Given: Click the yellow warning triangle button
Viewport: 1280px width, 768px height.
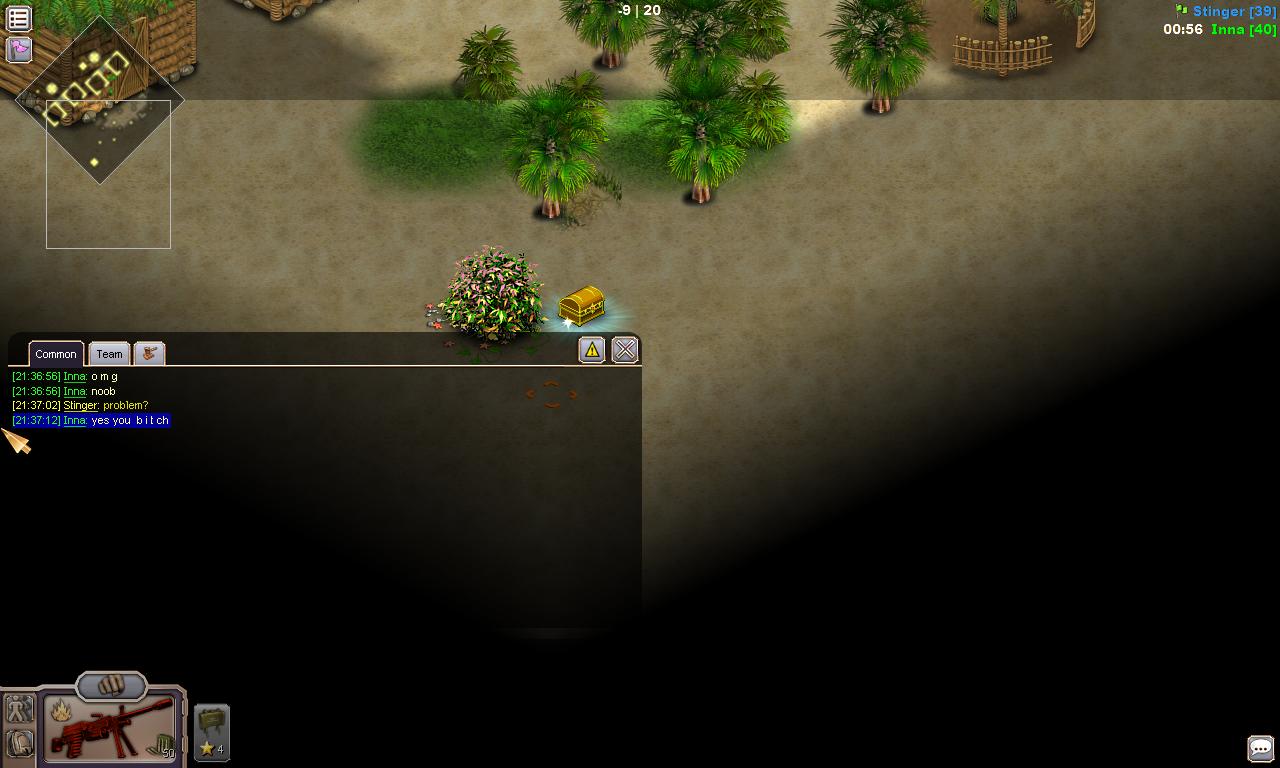Looking at the screenshot, I should tap(592, 349).
